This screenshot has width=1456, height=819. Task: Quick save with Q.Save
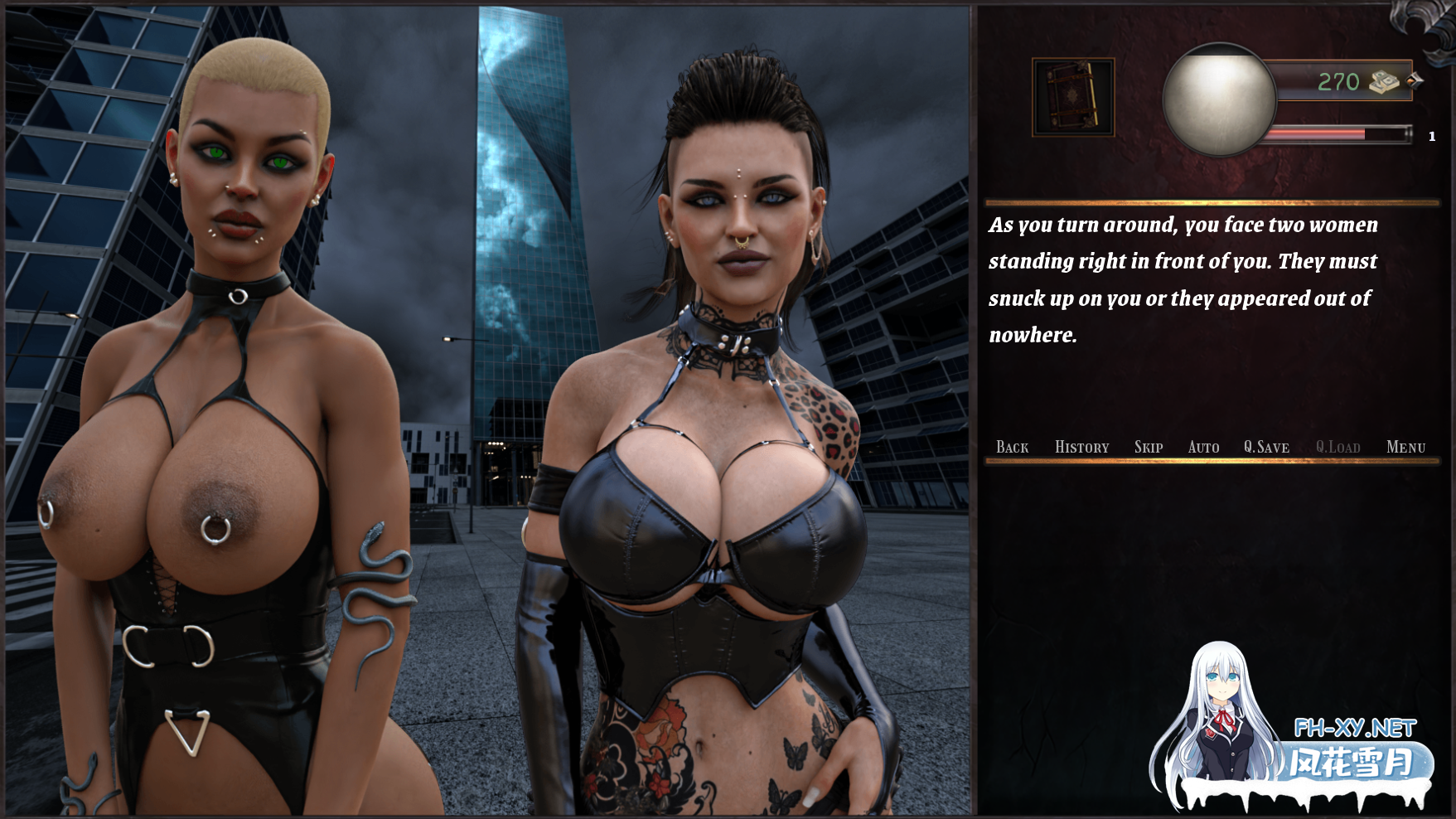[x=1266, y=448]
